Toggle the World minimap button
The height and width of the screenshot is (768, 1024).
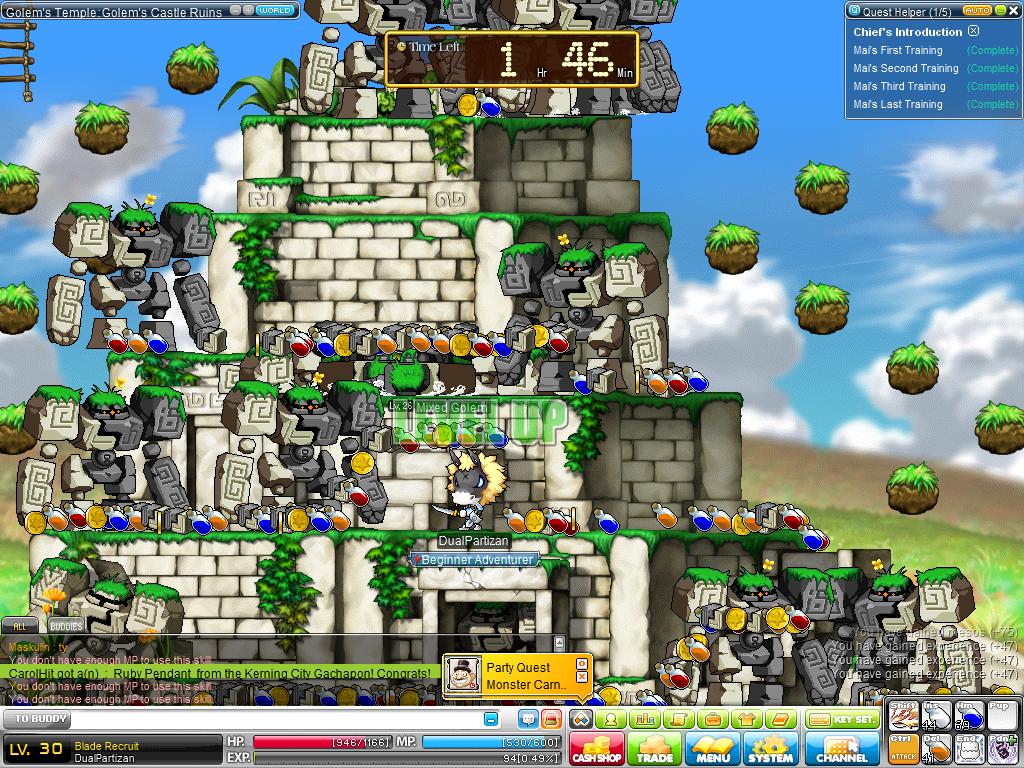click(274, 10)
